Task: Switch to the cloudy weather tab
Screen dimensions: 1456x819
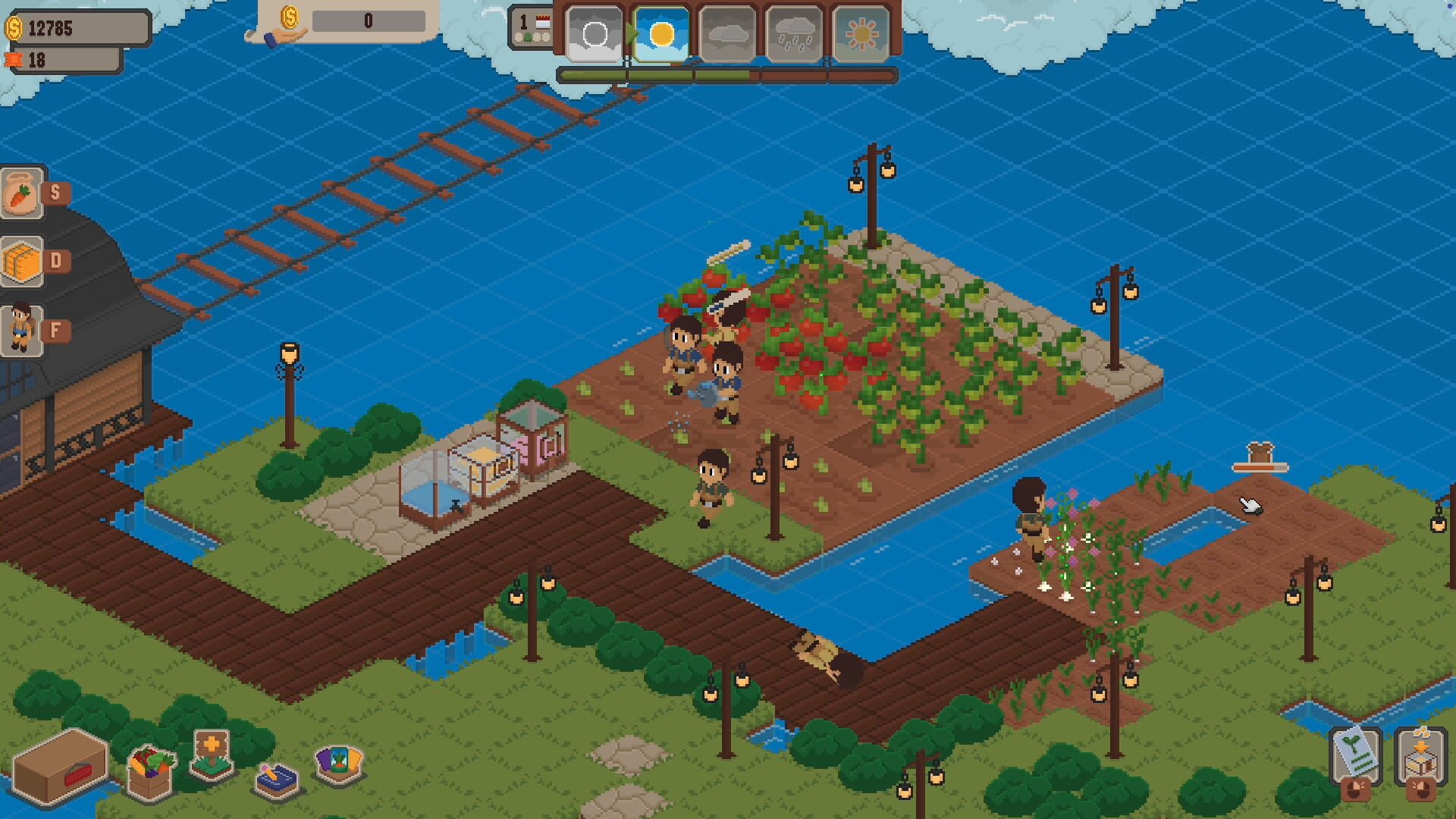Action: 730,33
